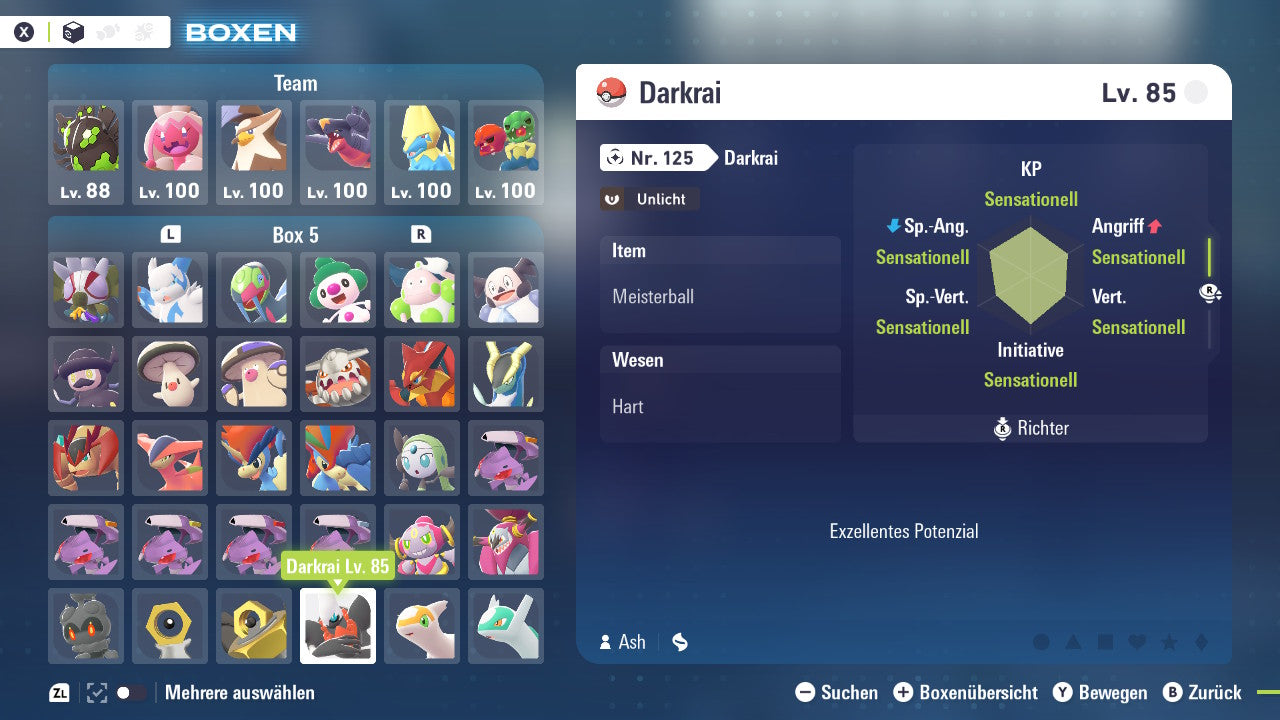The width and height of the screenshot is (1280, 720).
Task: Click the grayed gear icon in top bar
Action: [x=140, y=31]
